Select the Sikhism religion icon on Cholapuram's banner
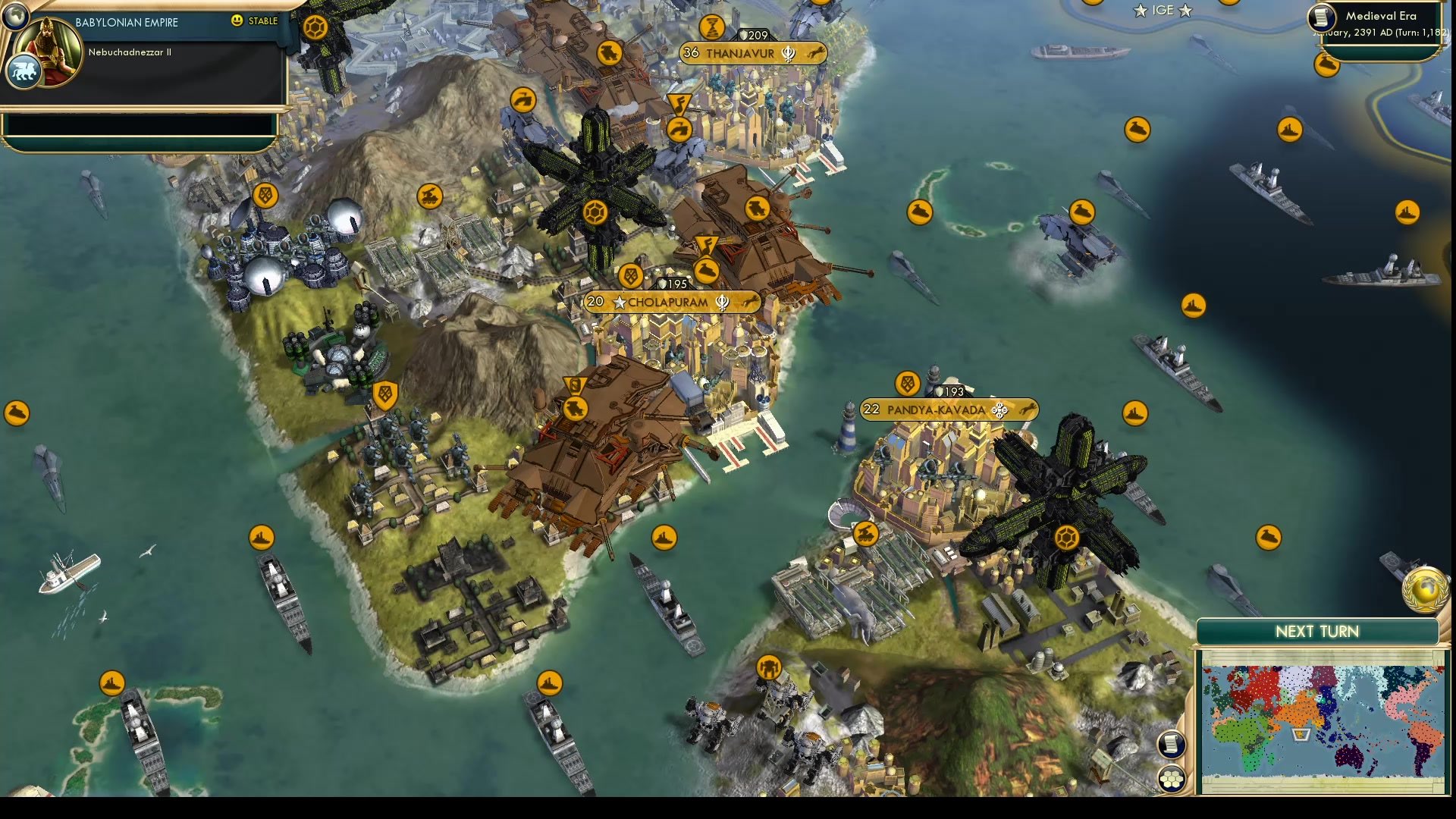The height and width of the screenshot is (819, 1456). 723,301
